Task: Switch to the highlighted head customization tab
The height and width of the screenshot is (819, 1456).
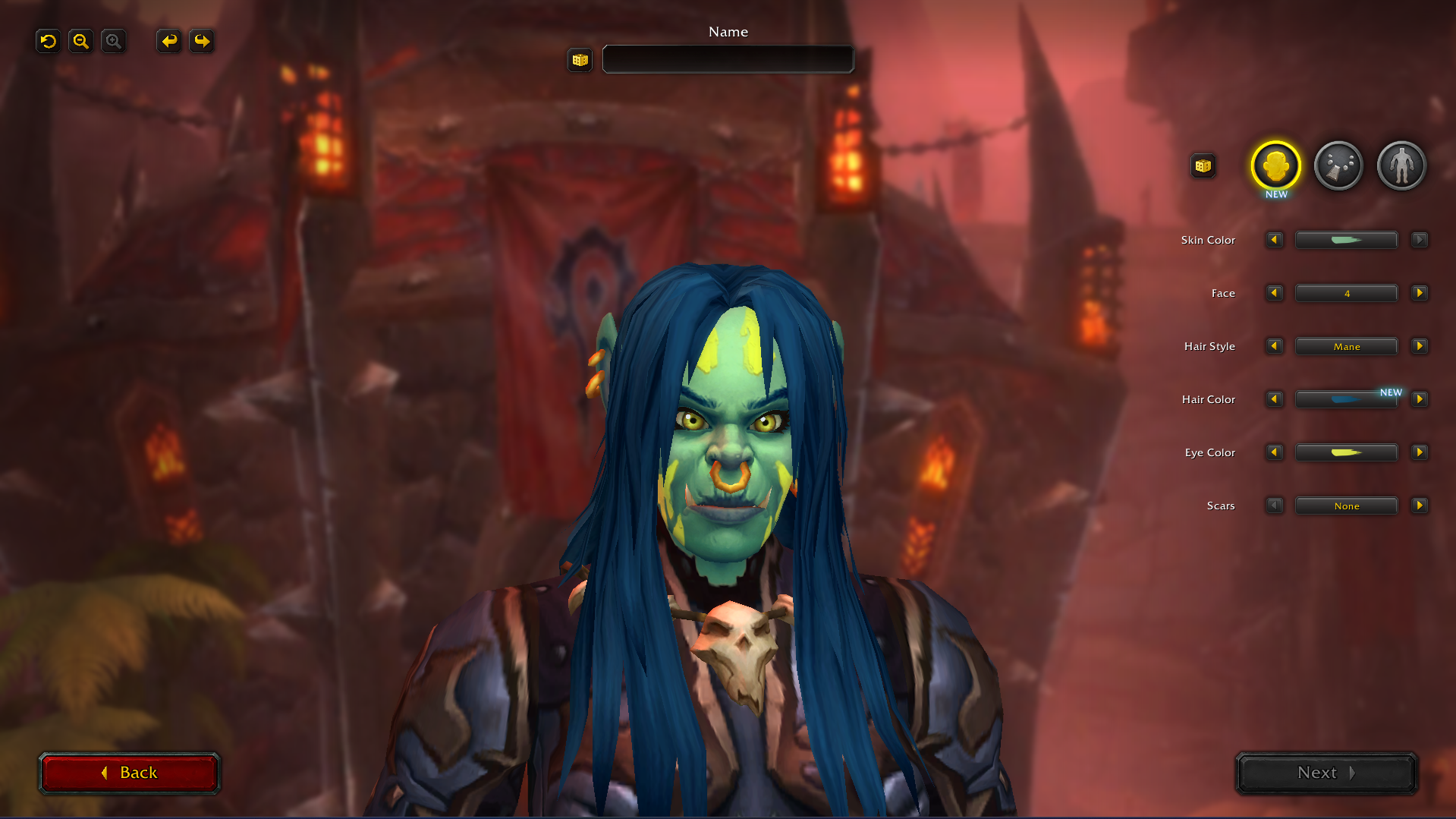Action: (1275, 165)
